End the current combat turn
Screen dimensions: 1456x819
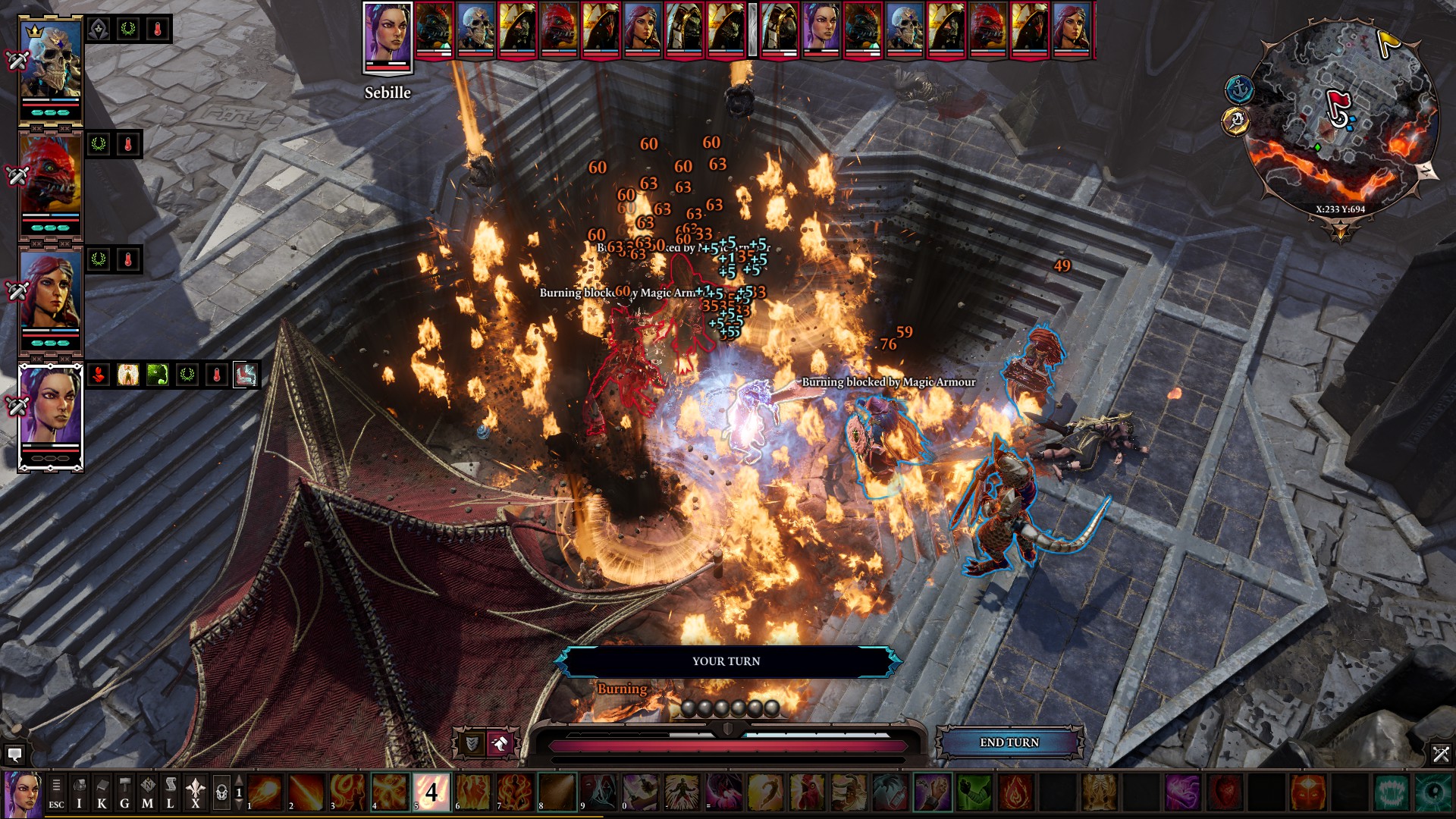tap(1009, 742)
